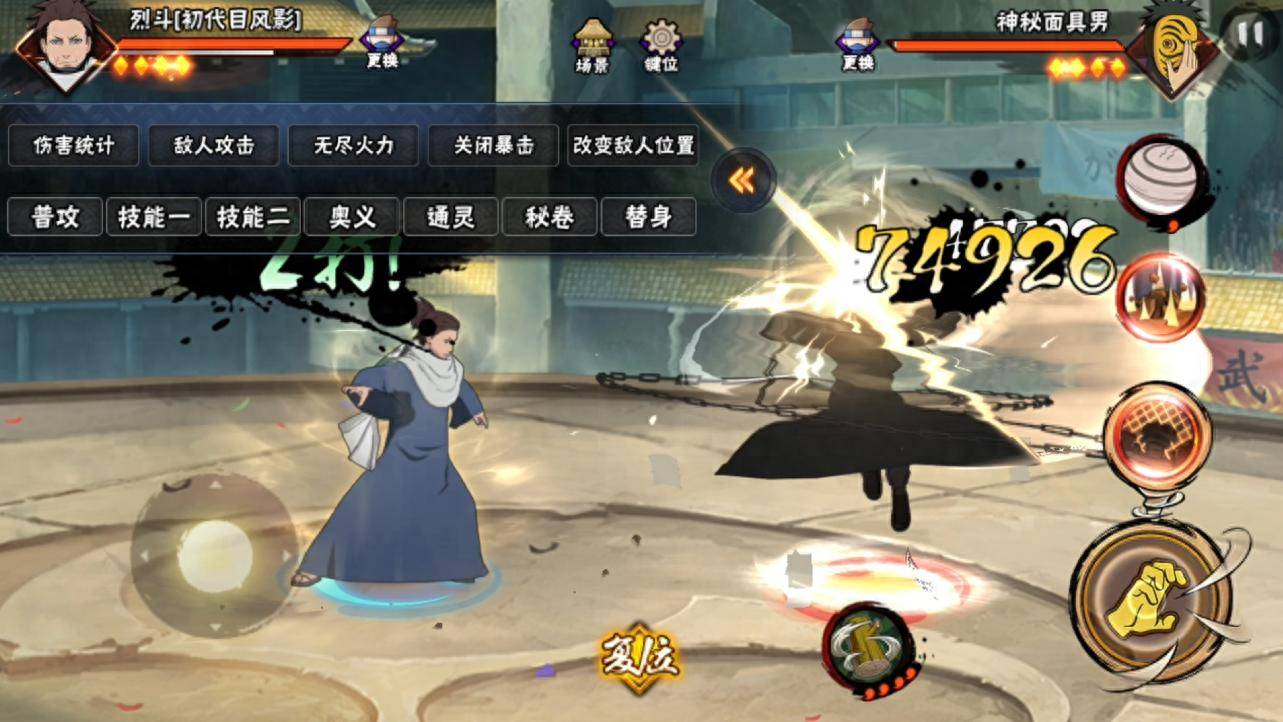Select the 技能二 skill two button
This screenshot has height=722, width=1283.
pos(253,217)
